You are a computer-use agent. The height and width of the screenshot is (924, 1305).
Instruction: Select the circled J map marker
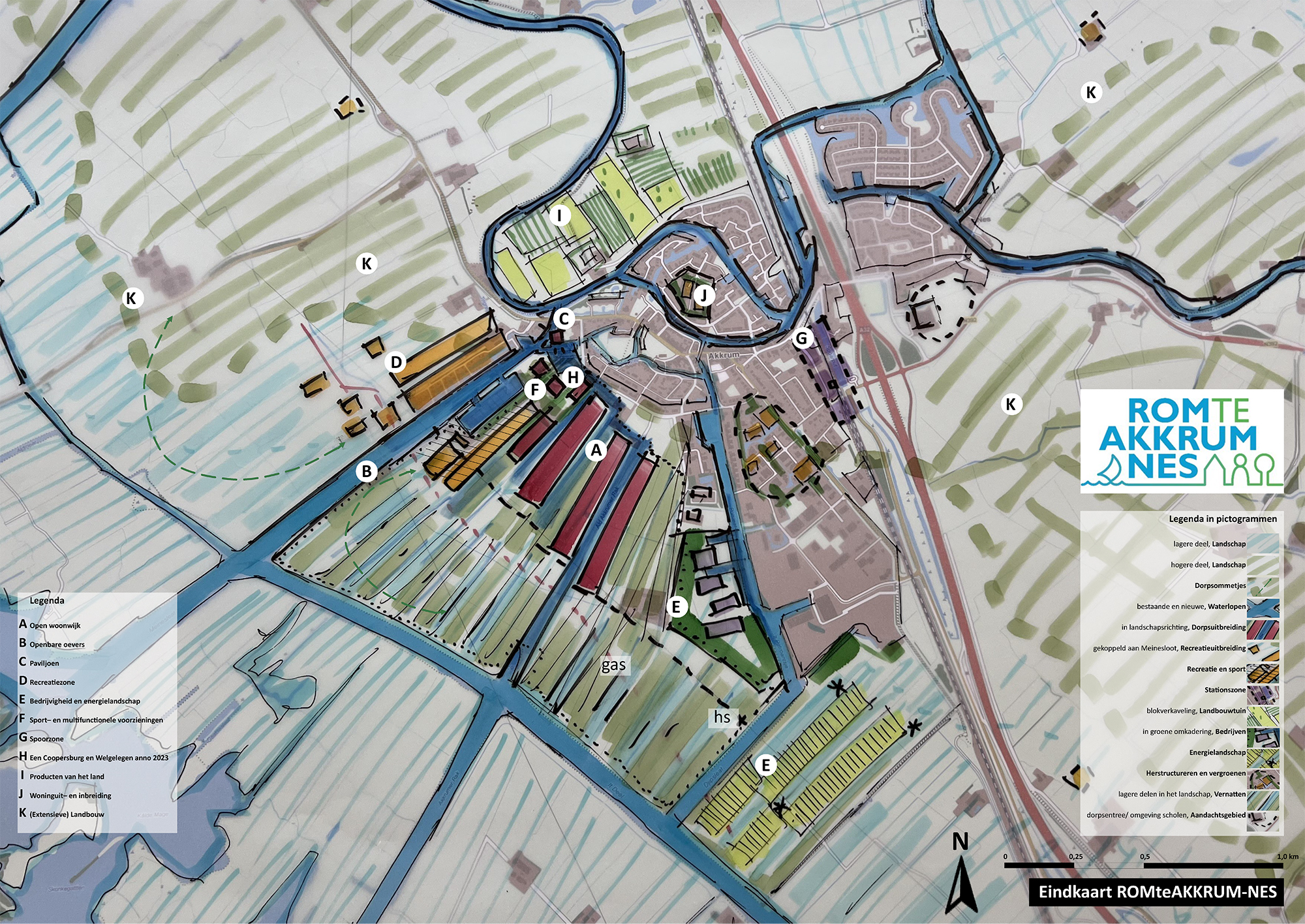(x=703, y=296)
